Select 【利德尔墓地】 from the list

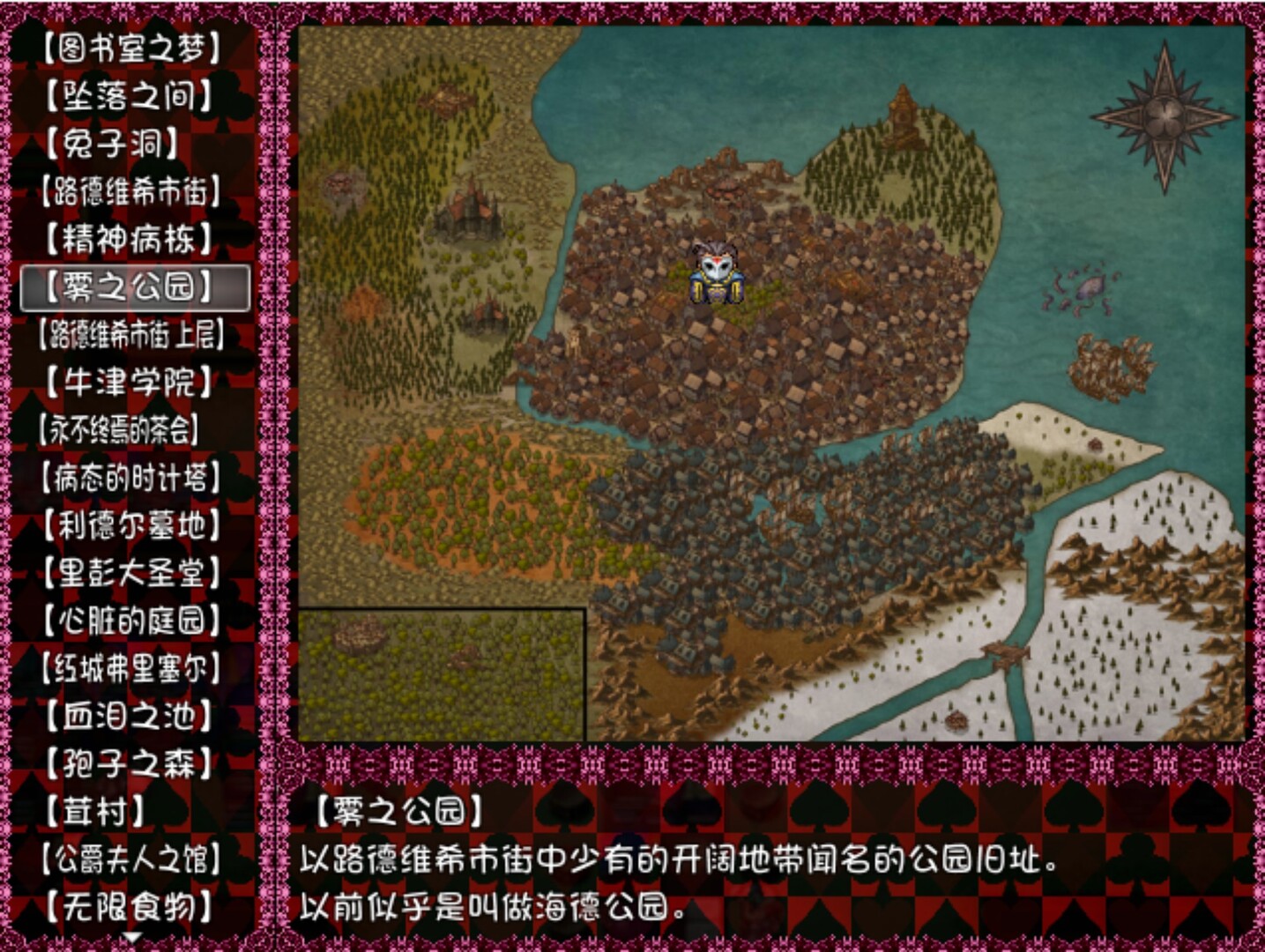coord(132,523)
